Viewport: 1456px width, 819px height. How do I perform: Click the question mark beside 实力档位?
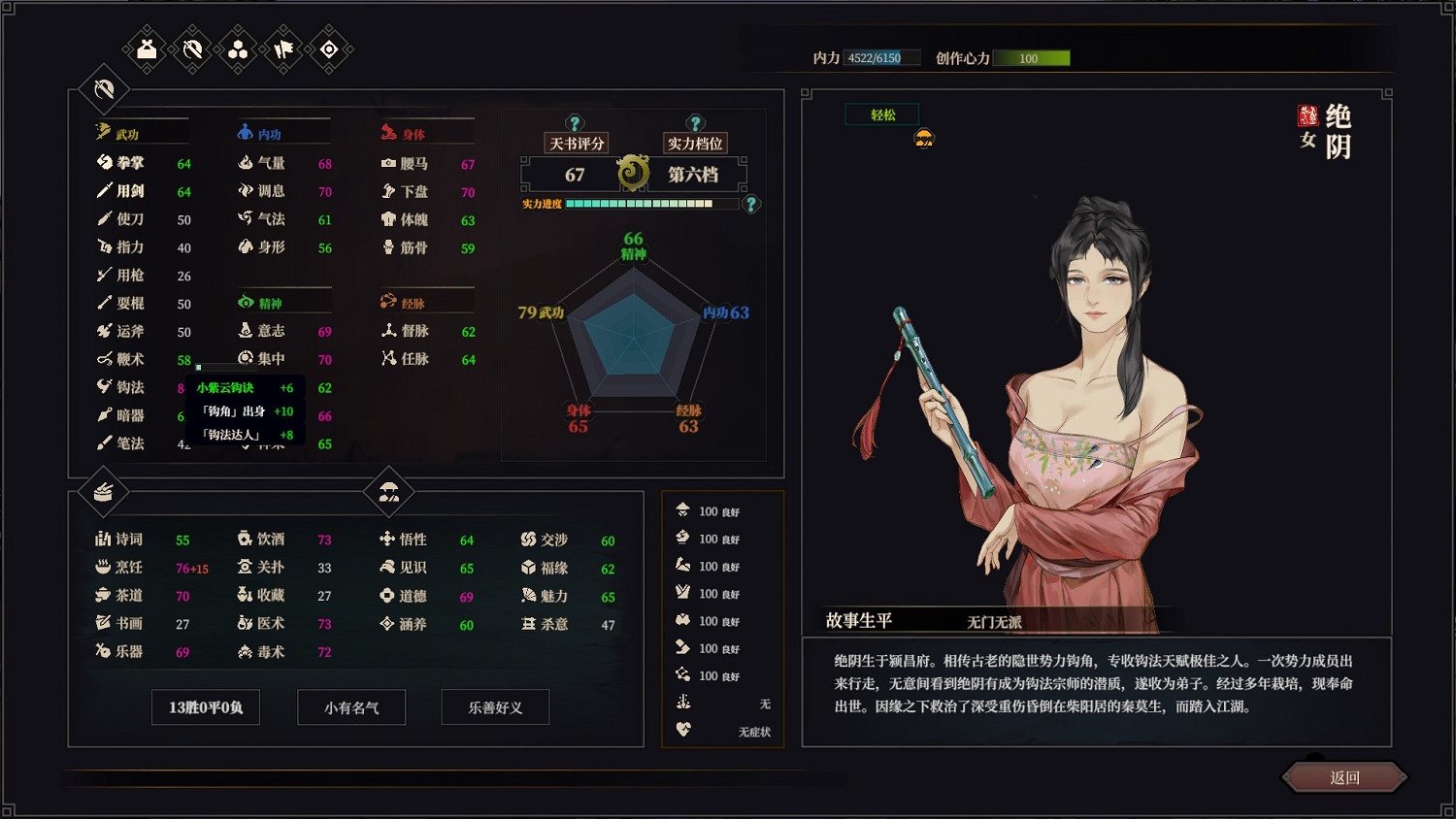695,122
